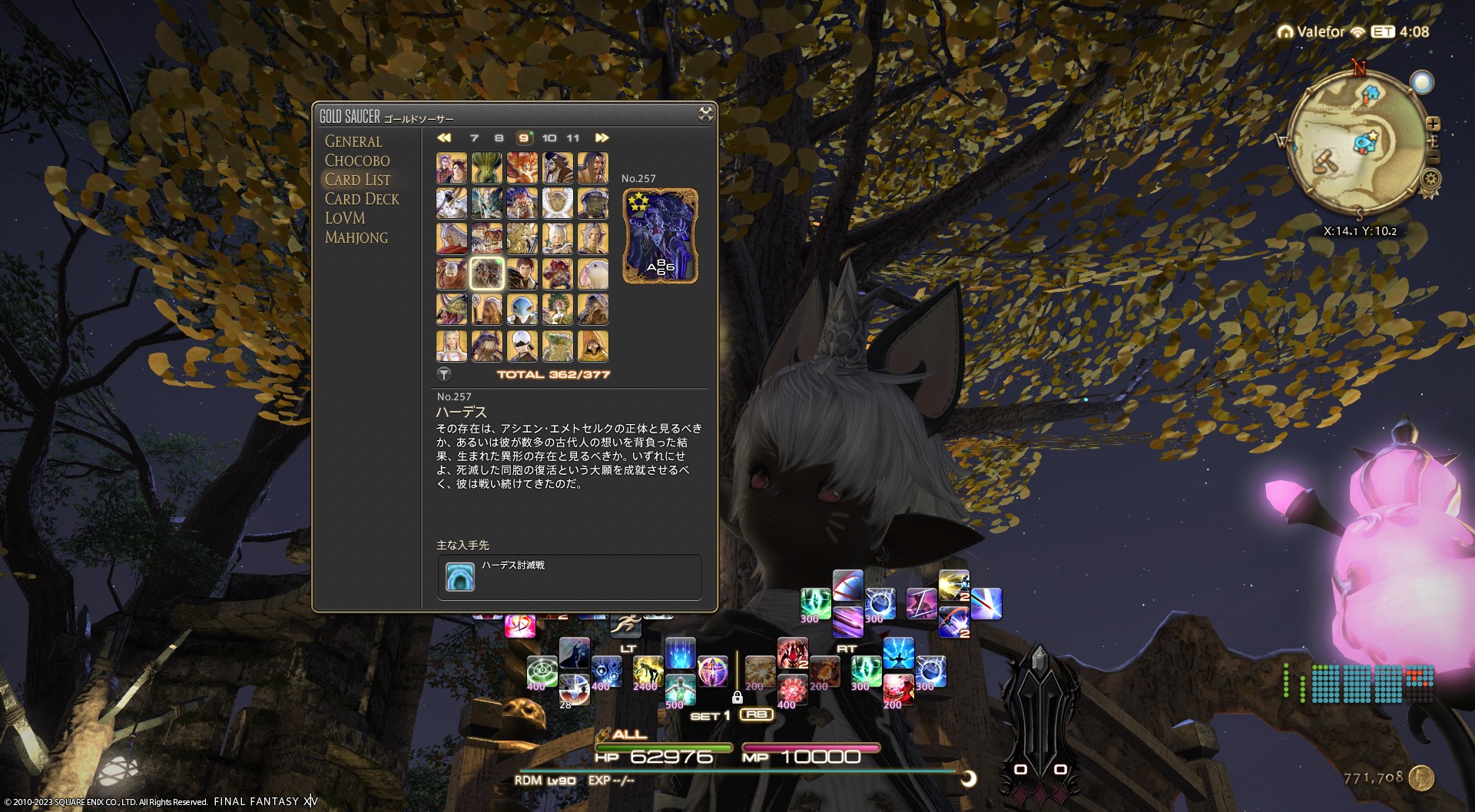Open the General section

(353, 141)
